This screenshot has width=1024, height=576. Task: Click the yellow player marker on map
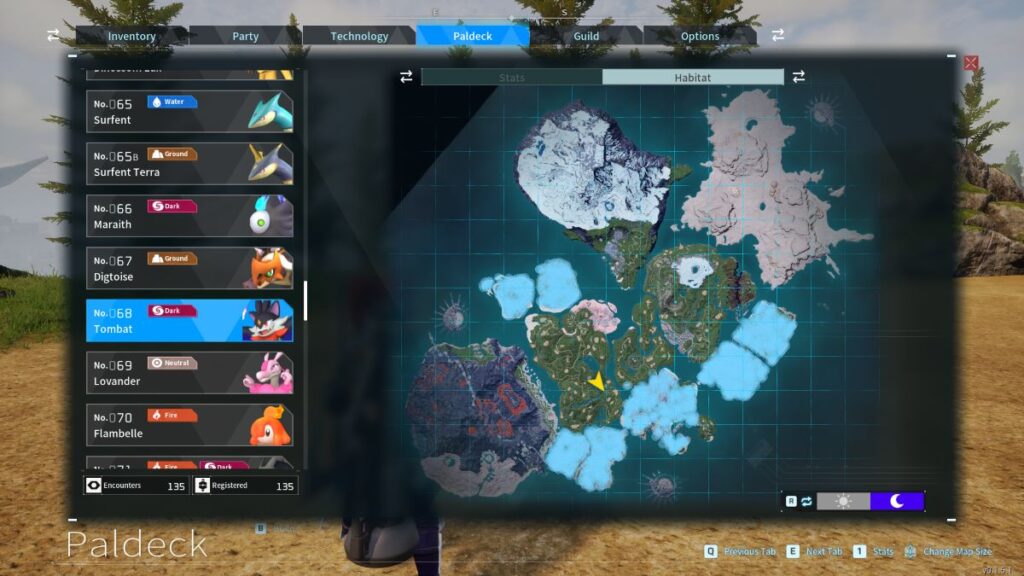[x=597, y=381]
